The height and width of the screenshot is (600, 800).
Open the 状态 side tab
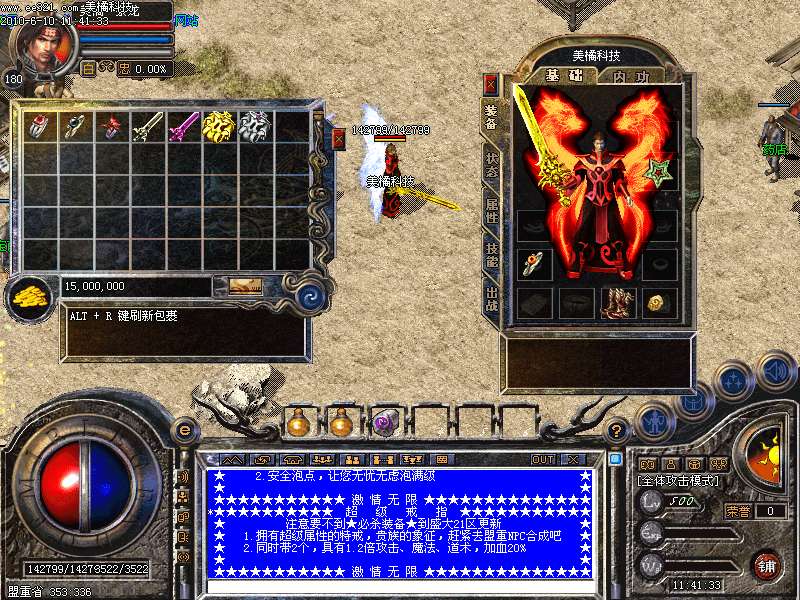(x=491, y=165)
